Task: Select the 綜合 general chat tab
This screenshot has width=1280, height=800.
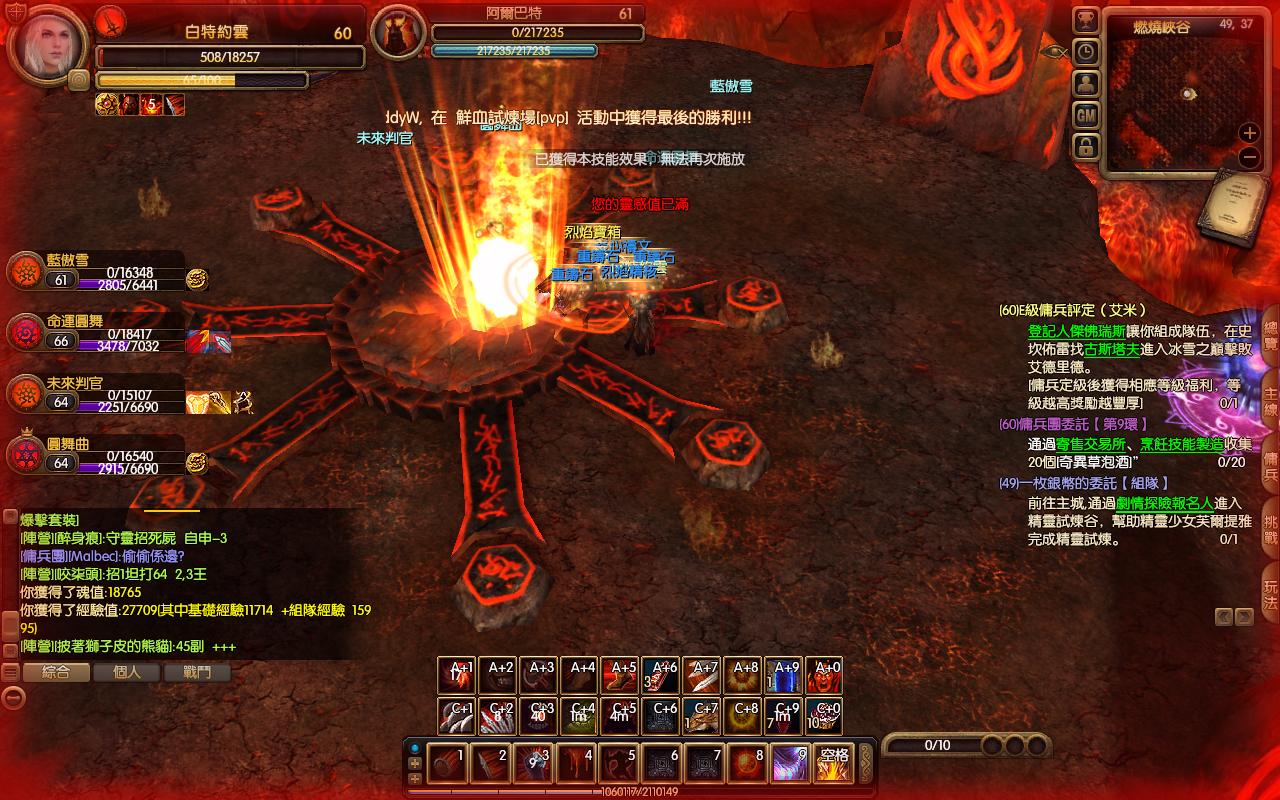Action: pos(56,673)
